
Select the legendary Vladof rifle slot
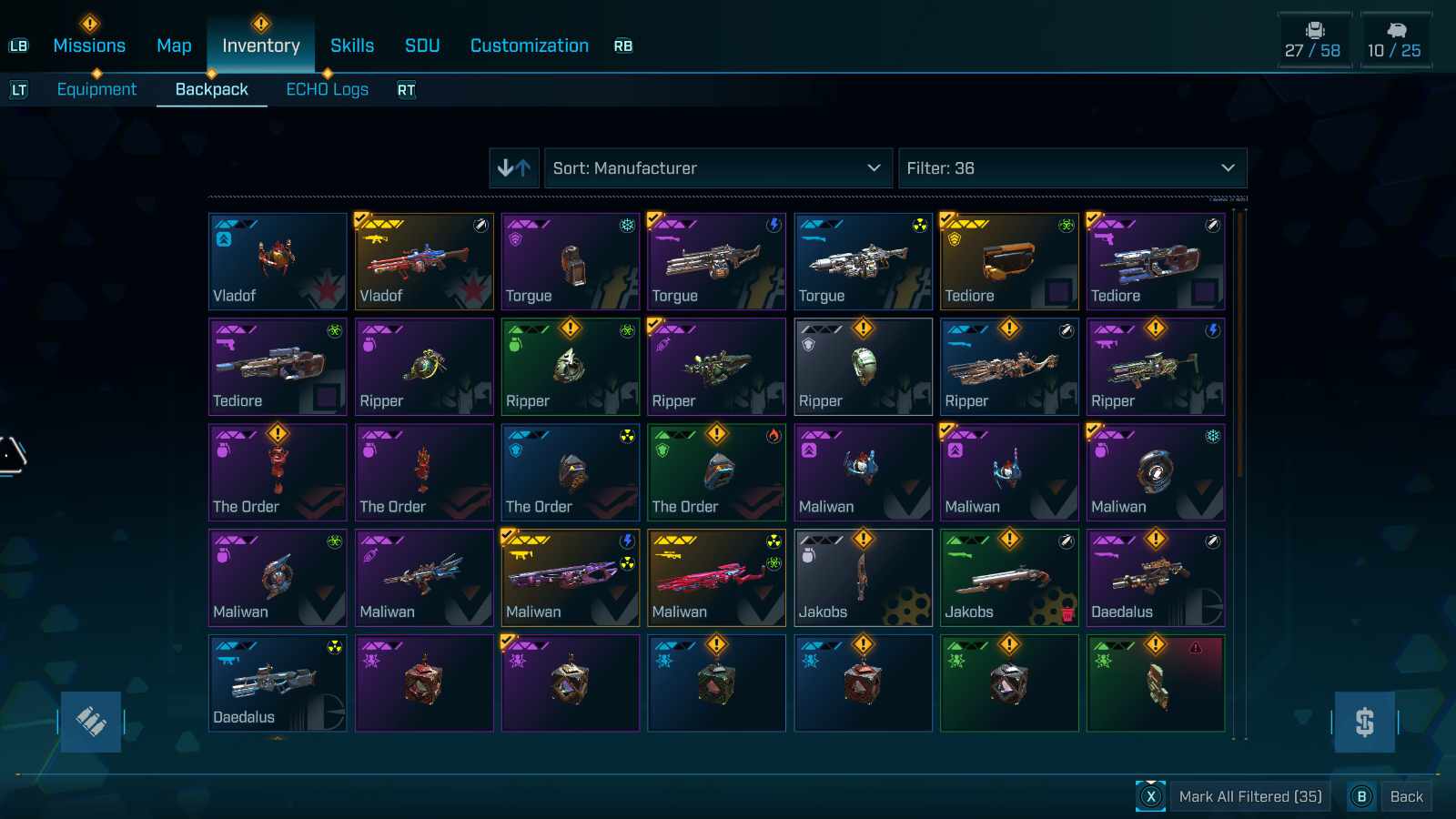pos(424,262)
